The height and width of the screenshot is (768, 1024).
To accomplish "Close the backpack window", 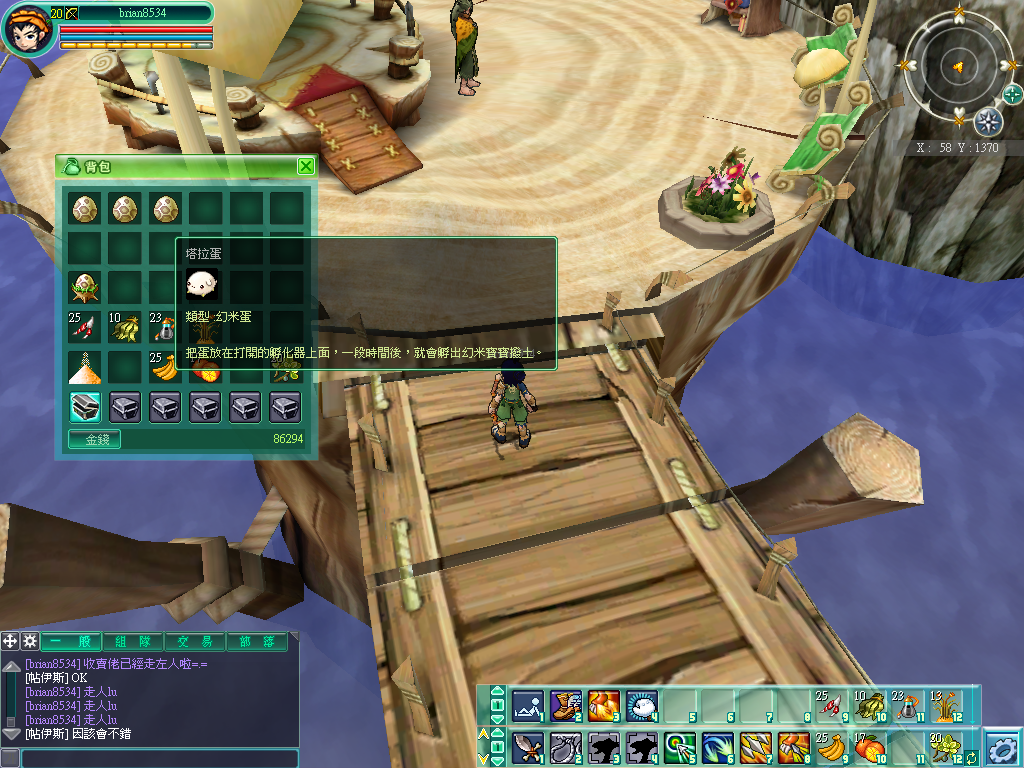I will tap(306, 166).
